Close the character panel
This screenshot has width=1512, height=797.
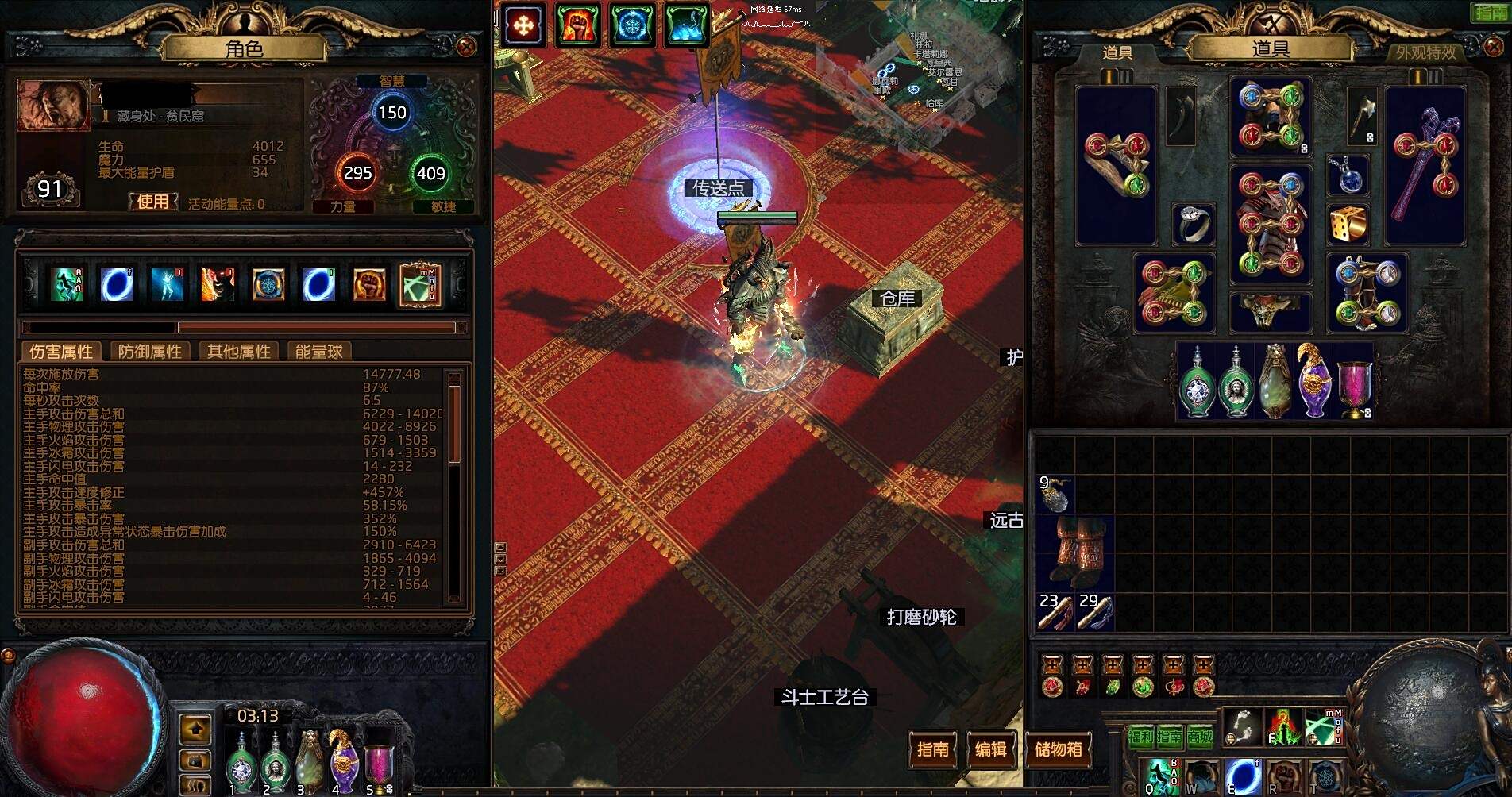pyautogui.click(x=466, y=47)
